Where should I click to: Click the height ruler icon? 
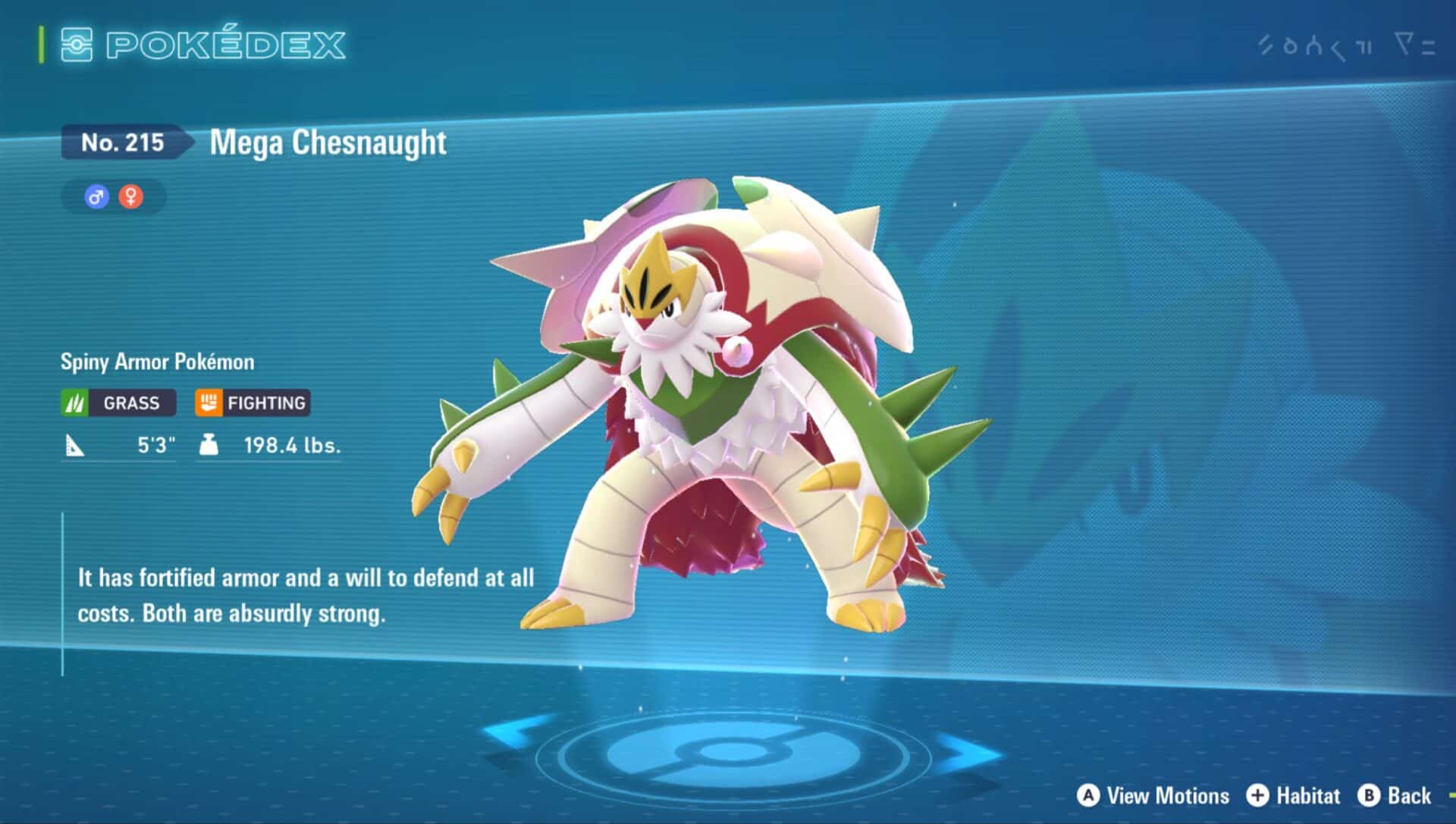[74, 446]
